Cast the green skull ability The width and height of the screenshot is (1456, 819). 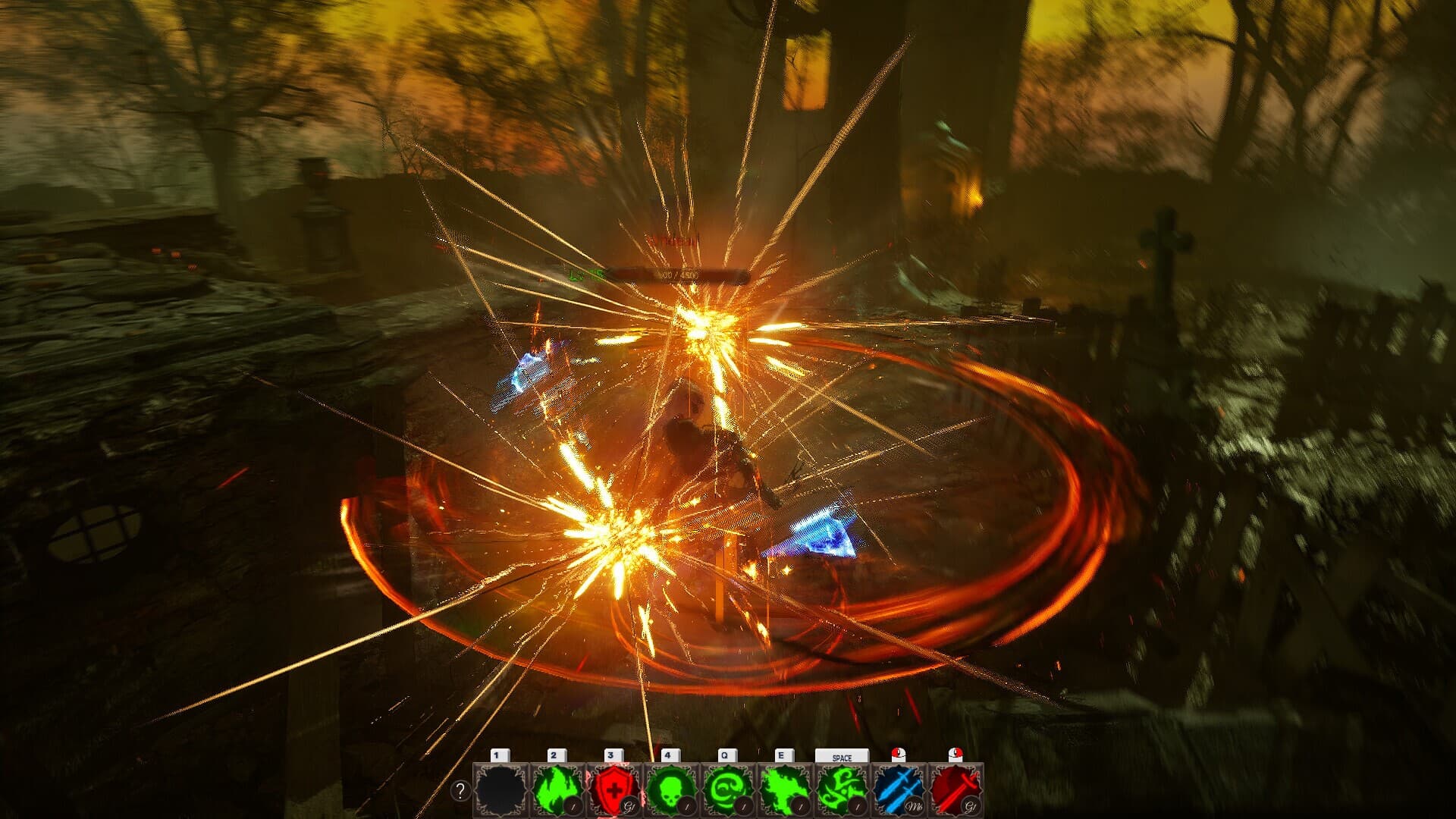(671, 789)
